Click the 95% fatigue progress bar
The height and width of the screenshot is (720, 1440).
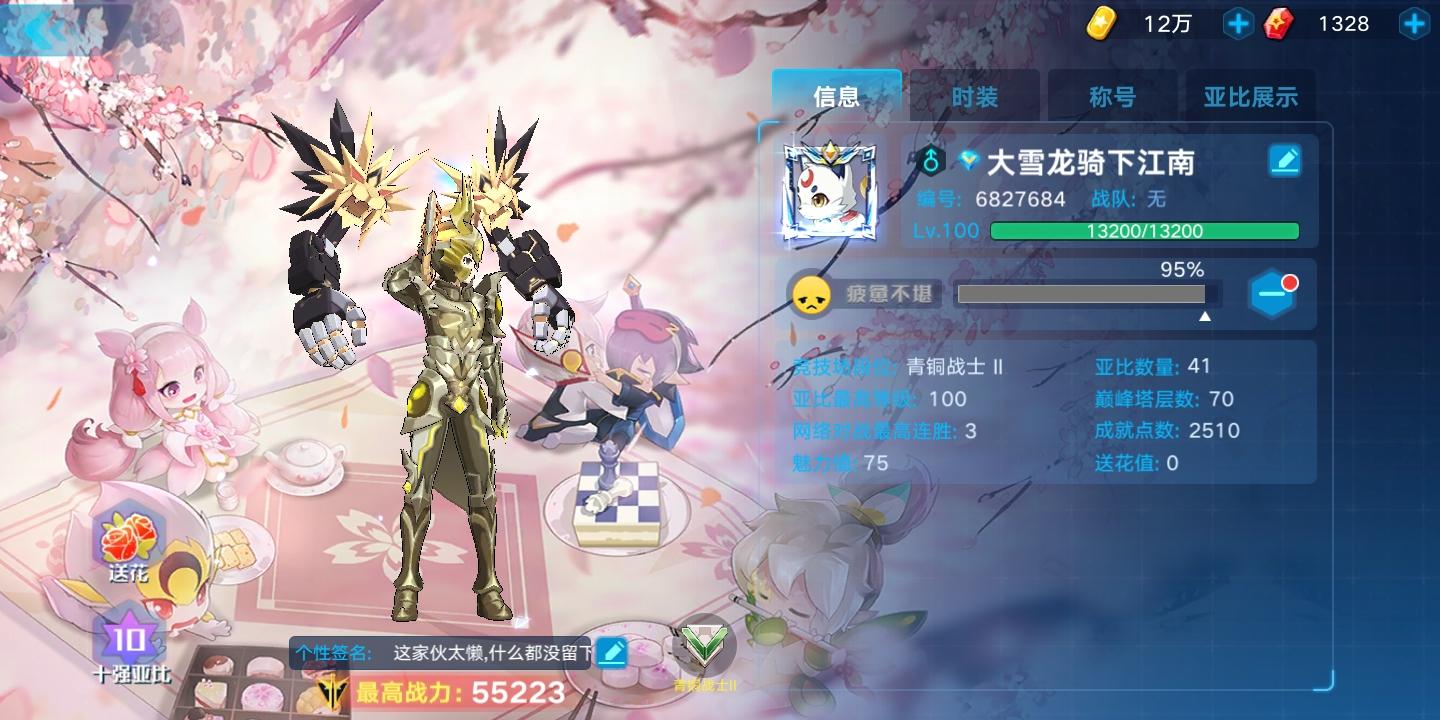tap(1080, 294)
